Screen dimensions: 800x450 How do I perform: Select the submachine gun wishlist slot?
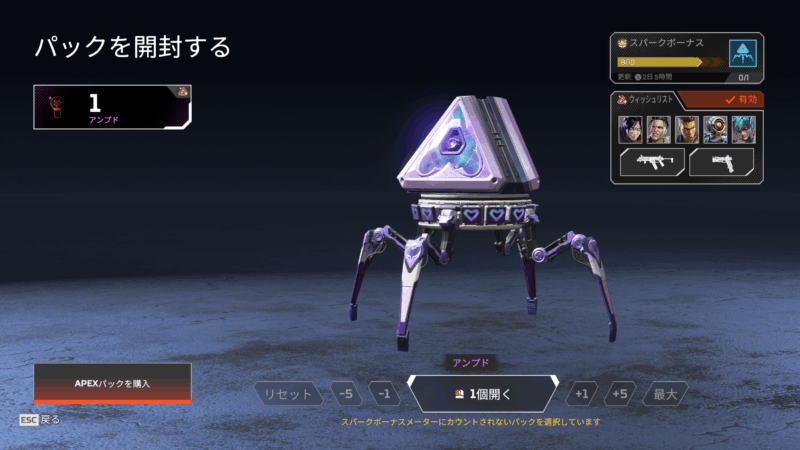[x=652, y=163]
